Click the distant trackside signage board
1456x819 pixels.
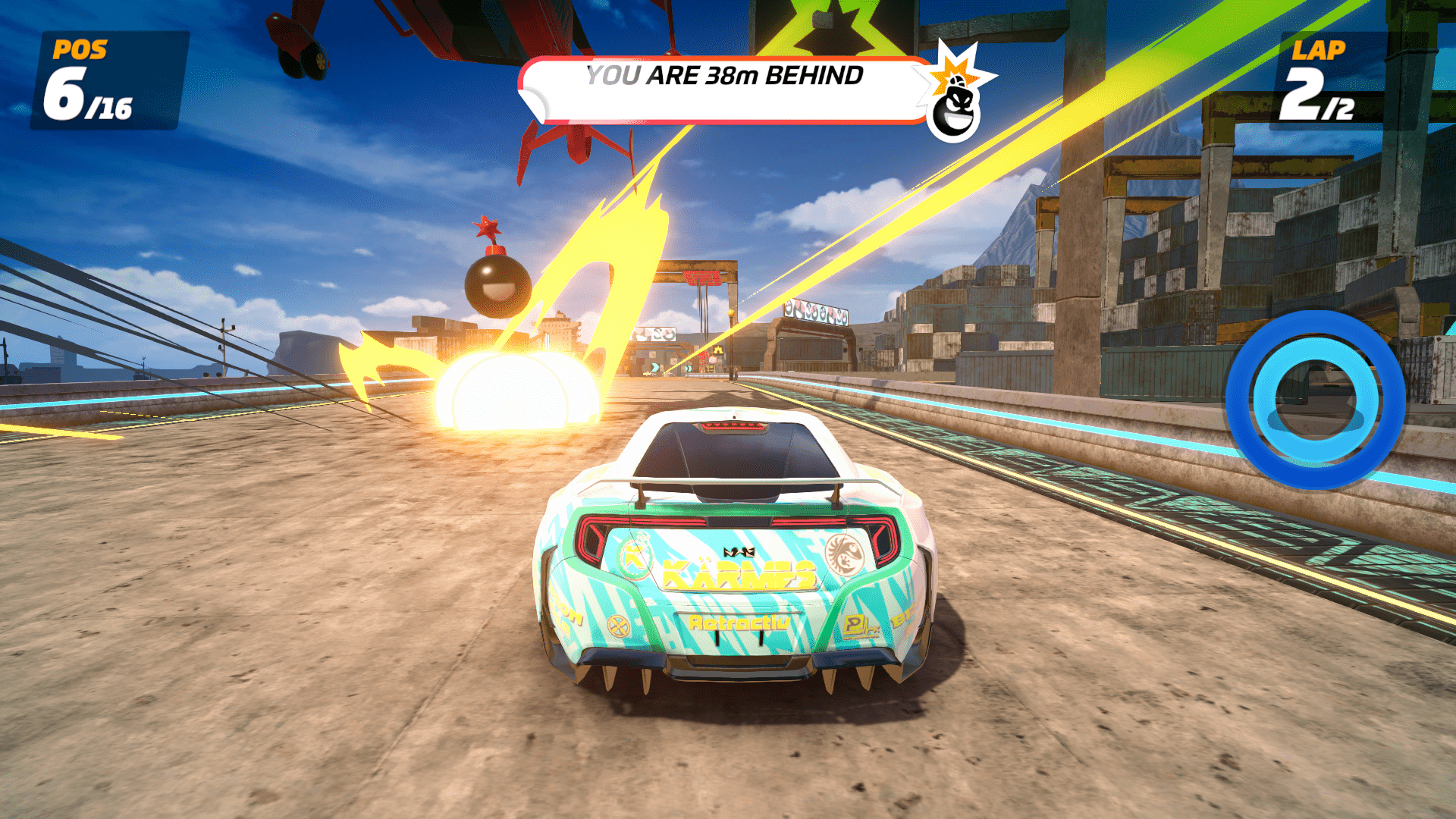pos(654,335)
